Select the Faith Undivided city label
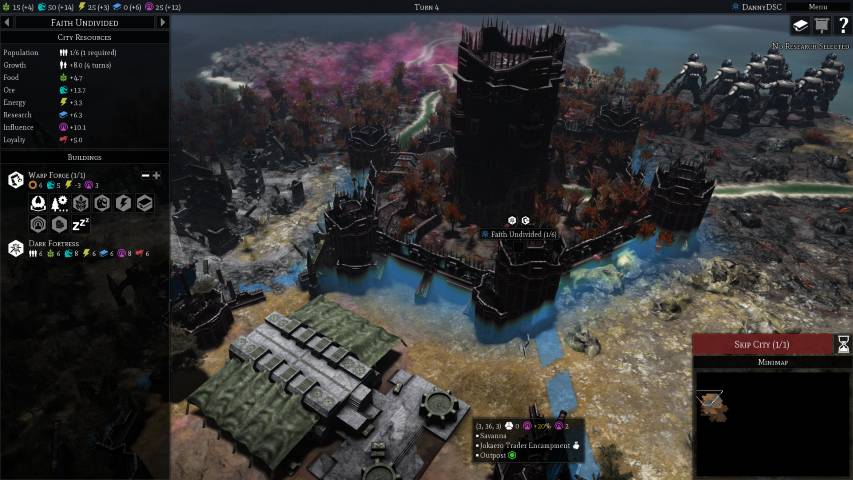The image size is (853, 480). 518,234
